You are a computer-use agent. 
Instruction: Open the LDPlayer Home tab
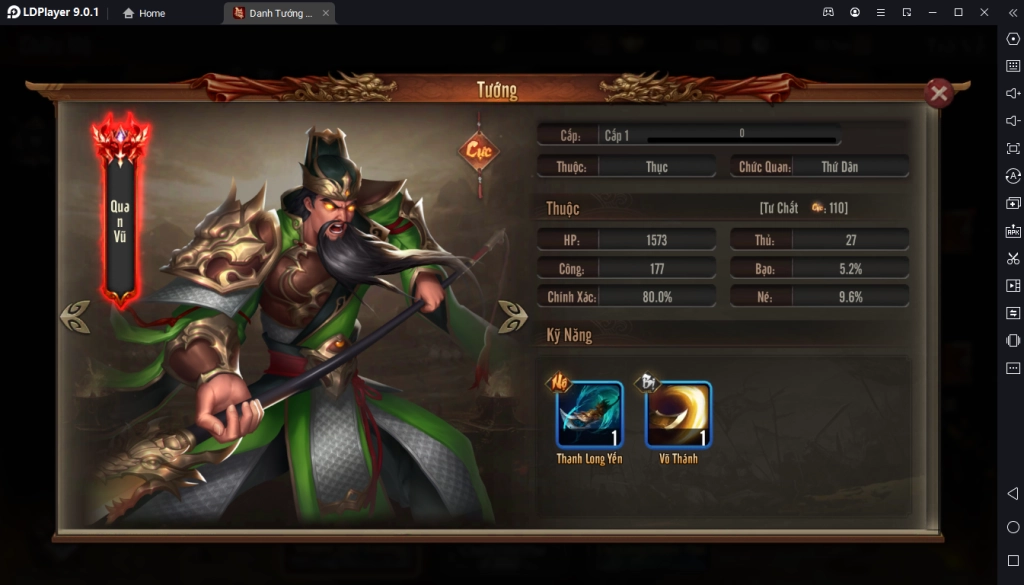point(144,13)
